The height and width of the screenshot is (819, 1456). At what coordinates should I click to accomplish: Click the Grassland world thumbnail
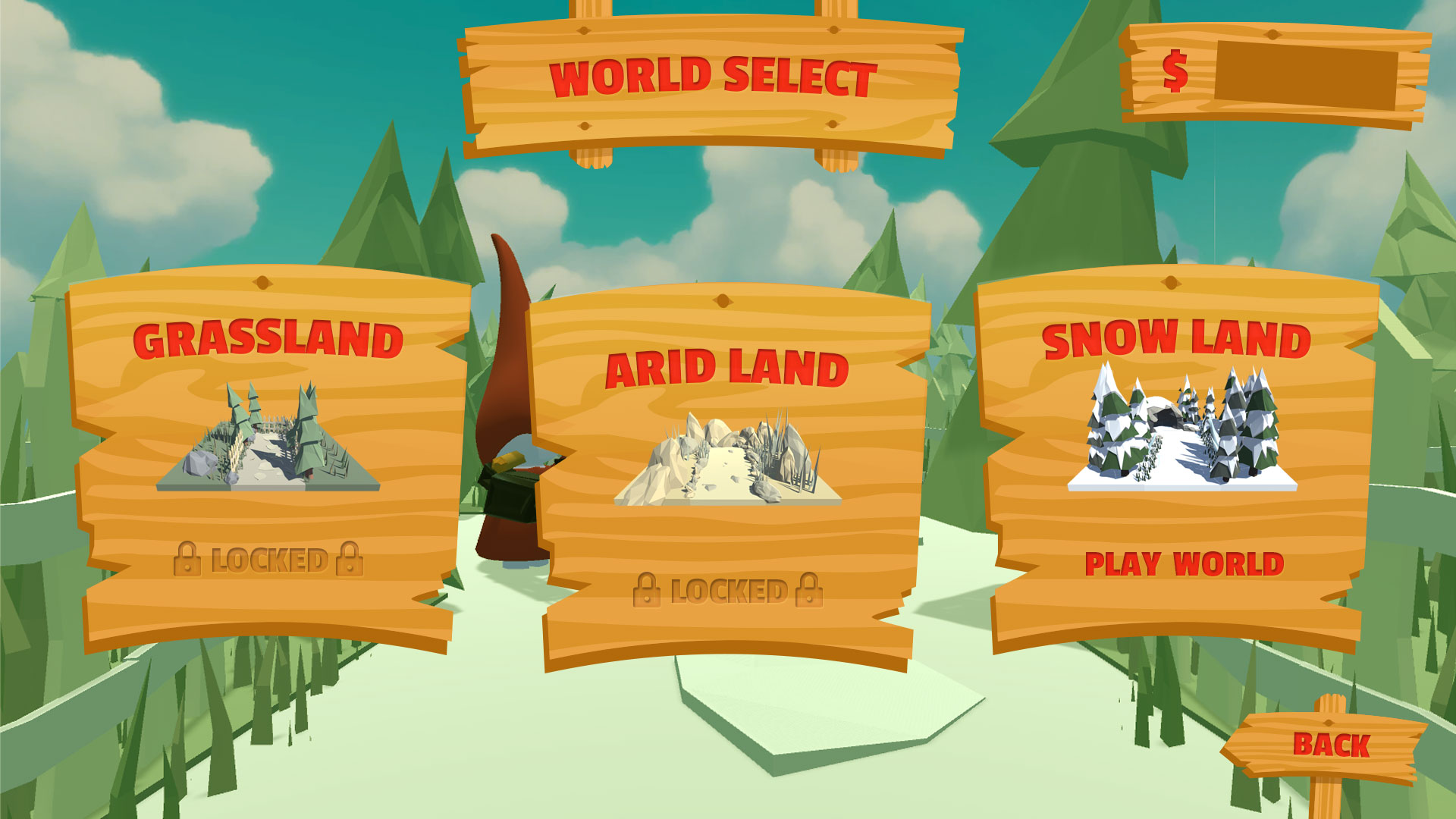coord(268,438)
